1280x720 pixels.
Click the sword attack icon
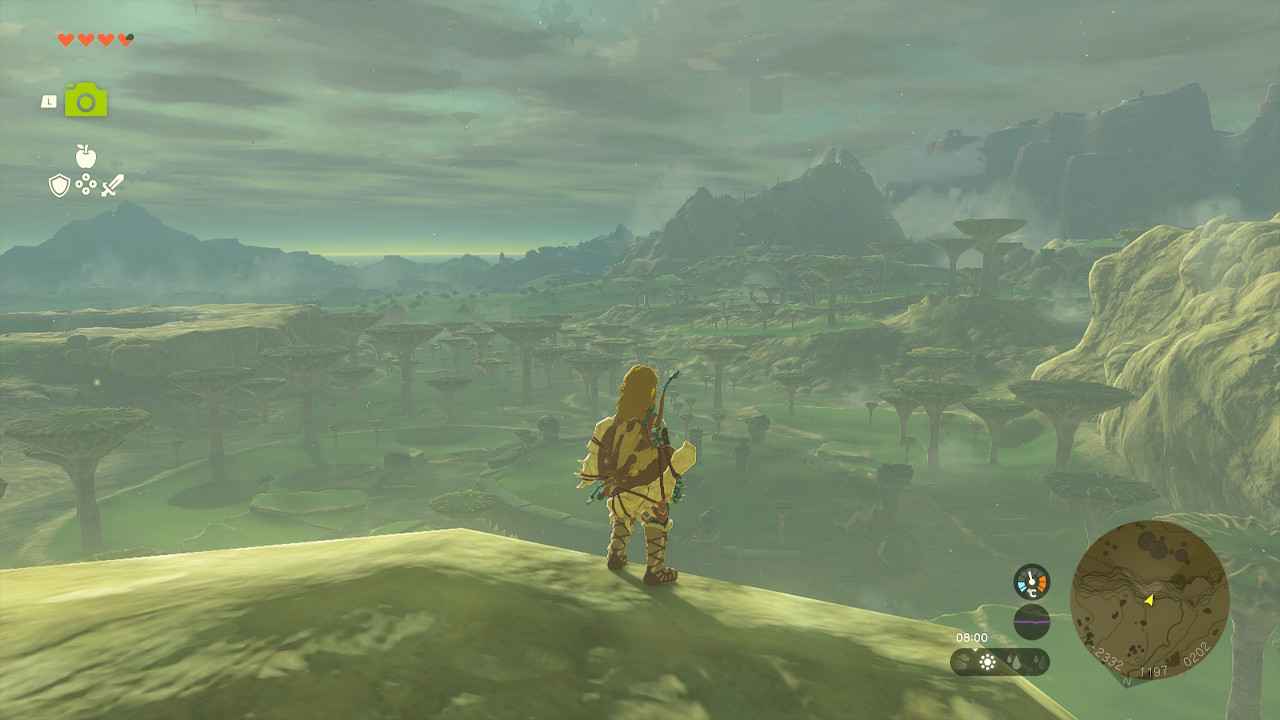pyautogui.click(x=114, y=185)
